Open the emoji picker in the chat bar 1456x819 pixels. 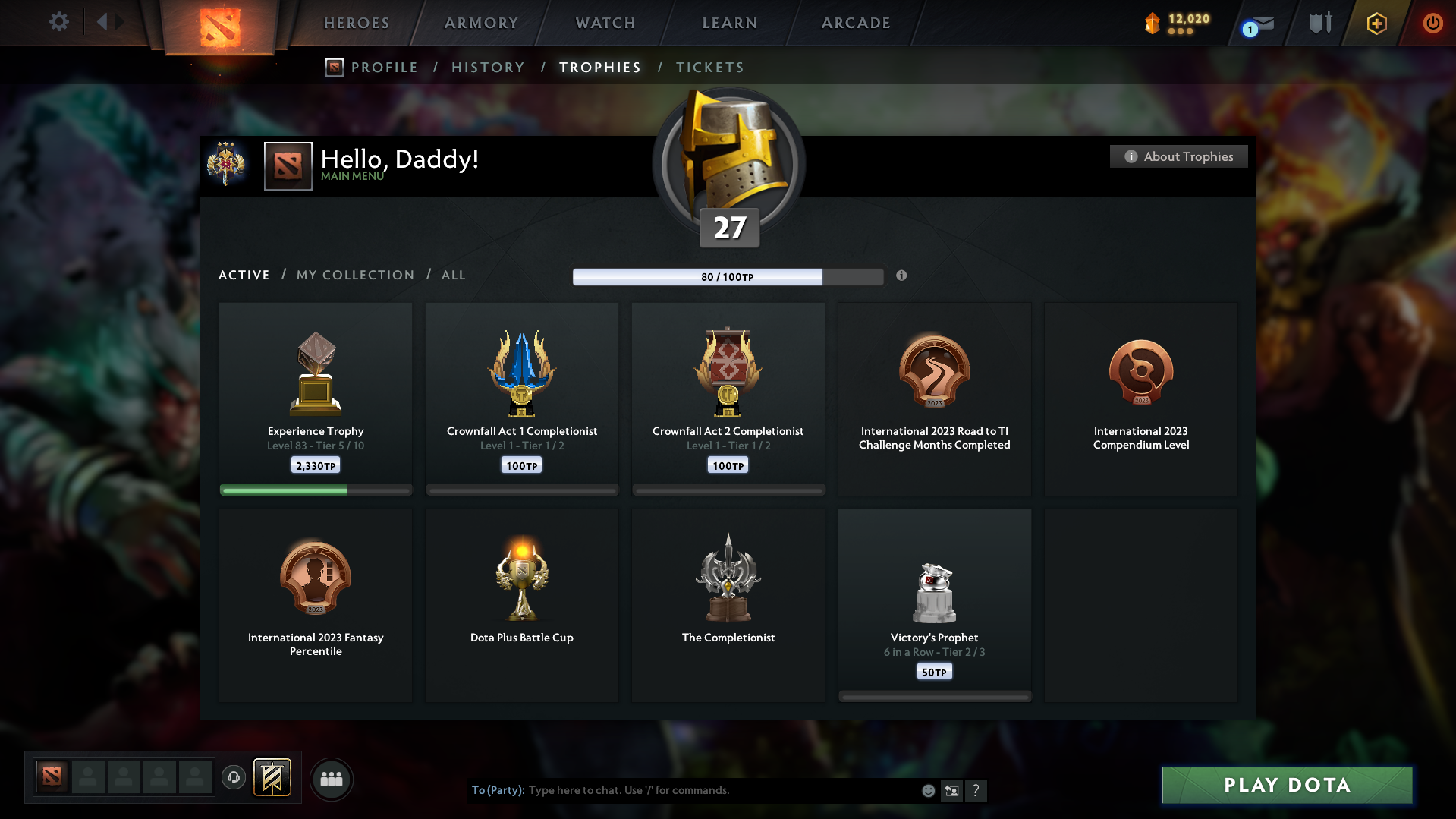pos(928,790)
